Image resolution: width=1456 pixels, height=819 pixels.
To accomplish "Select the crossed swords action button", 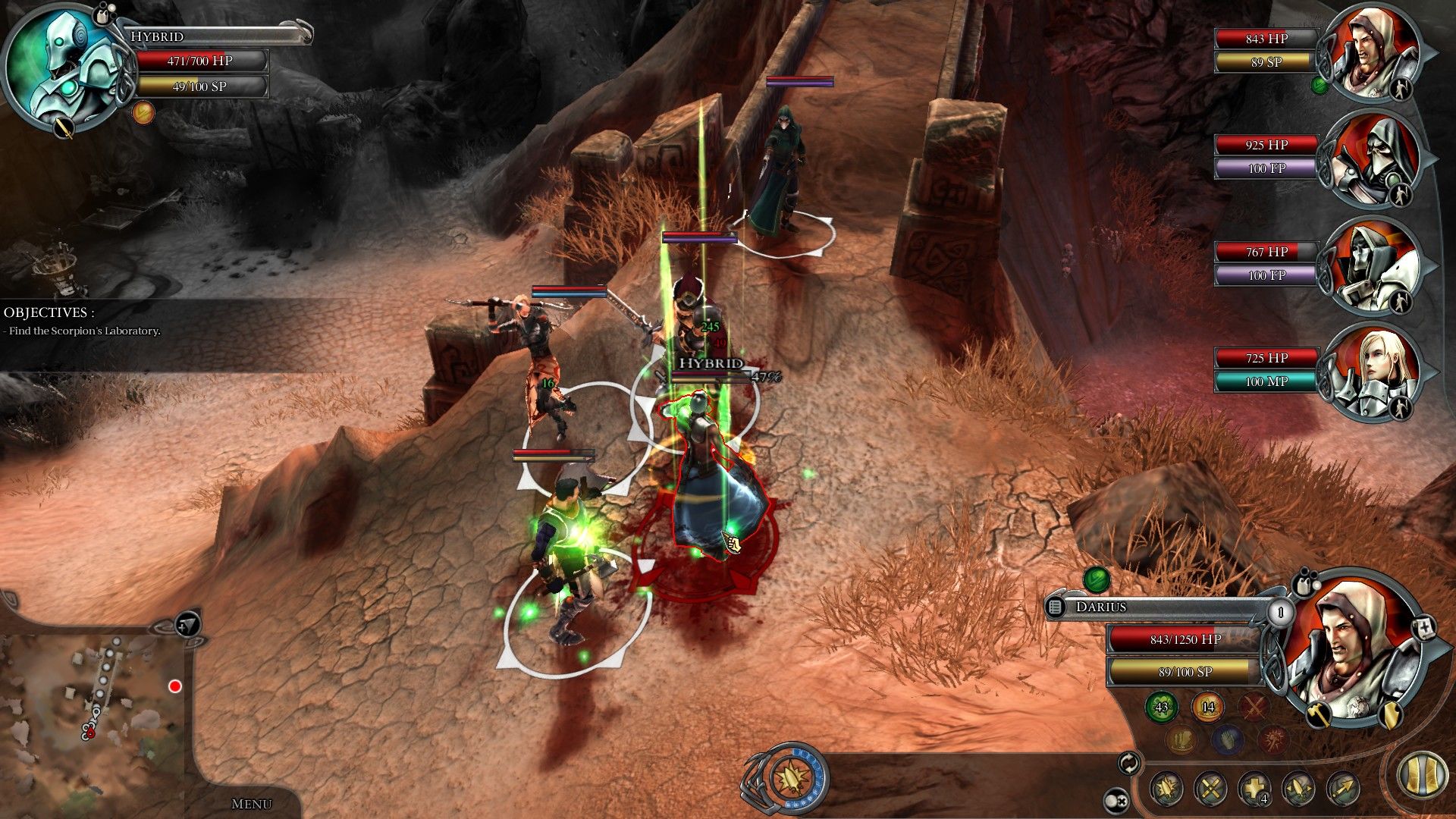I will [1211, 789].
